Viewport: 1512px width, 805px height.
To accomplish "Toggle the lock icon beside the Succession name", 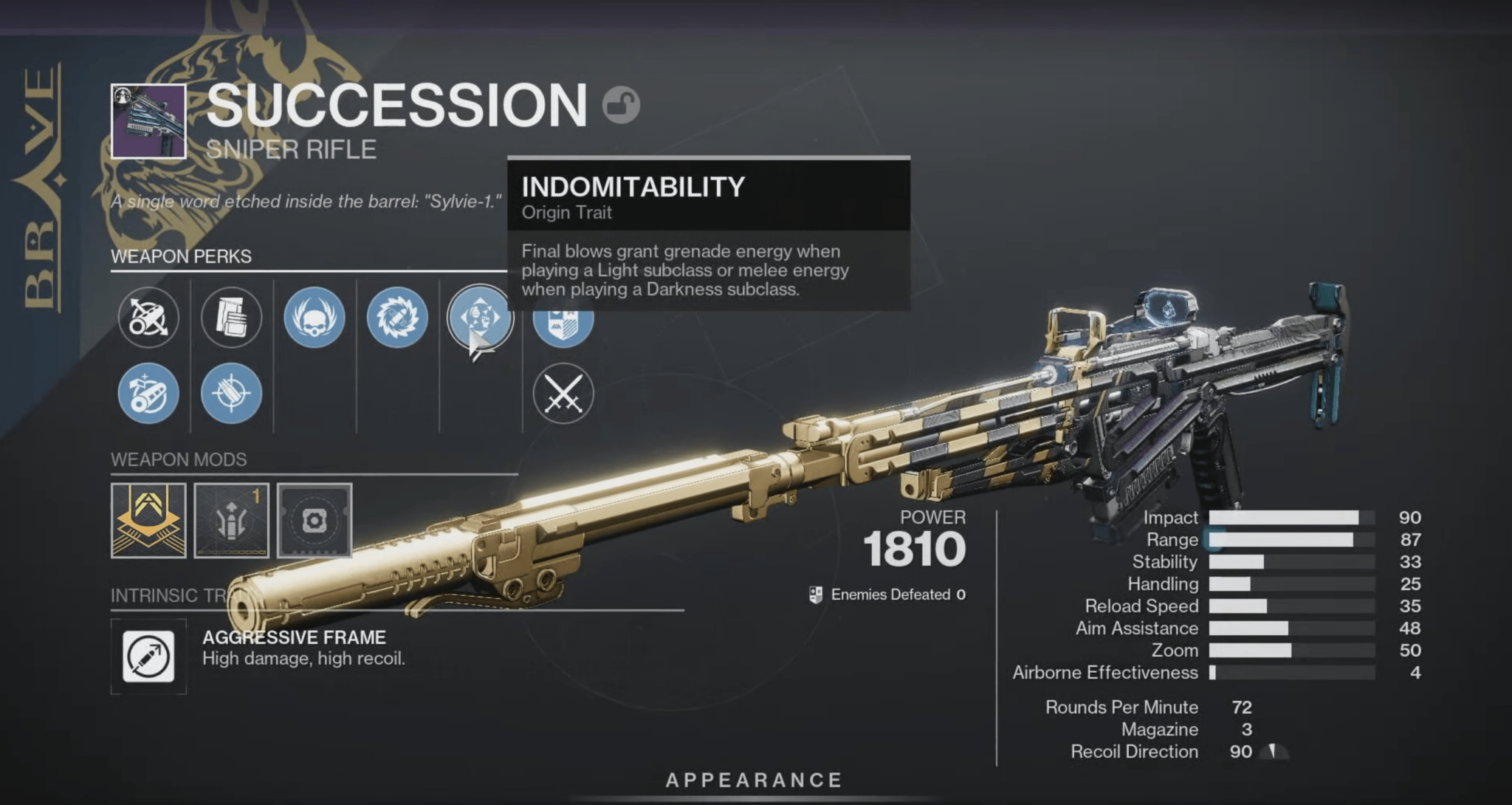I will point(622,106).
